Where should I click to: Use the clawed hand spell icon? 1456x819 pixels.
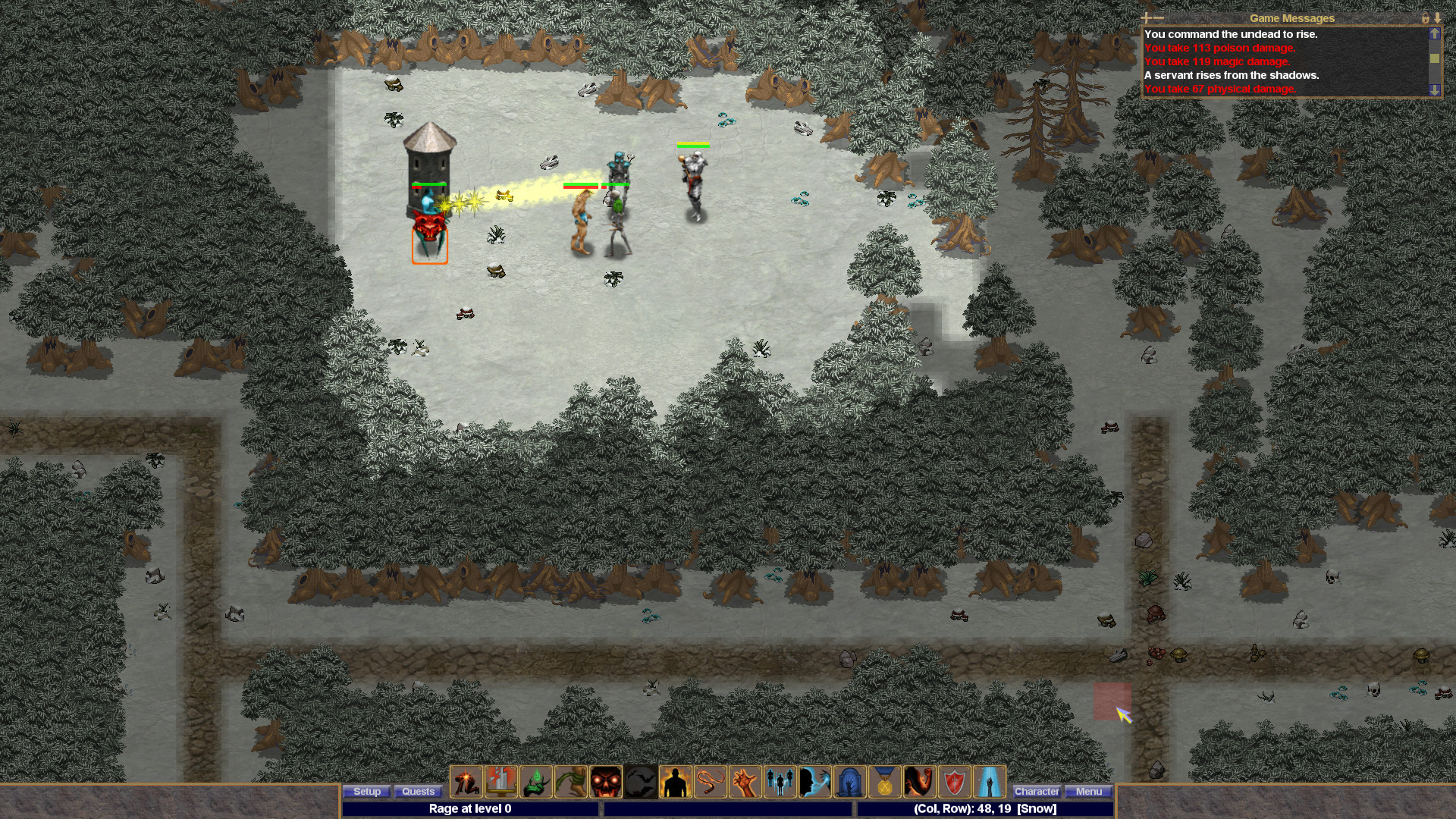coord(744,782)
